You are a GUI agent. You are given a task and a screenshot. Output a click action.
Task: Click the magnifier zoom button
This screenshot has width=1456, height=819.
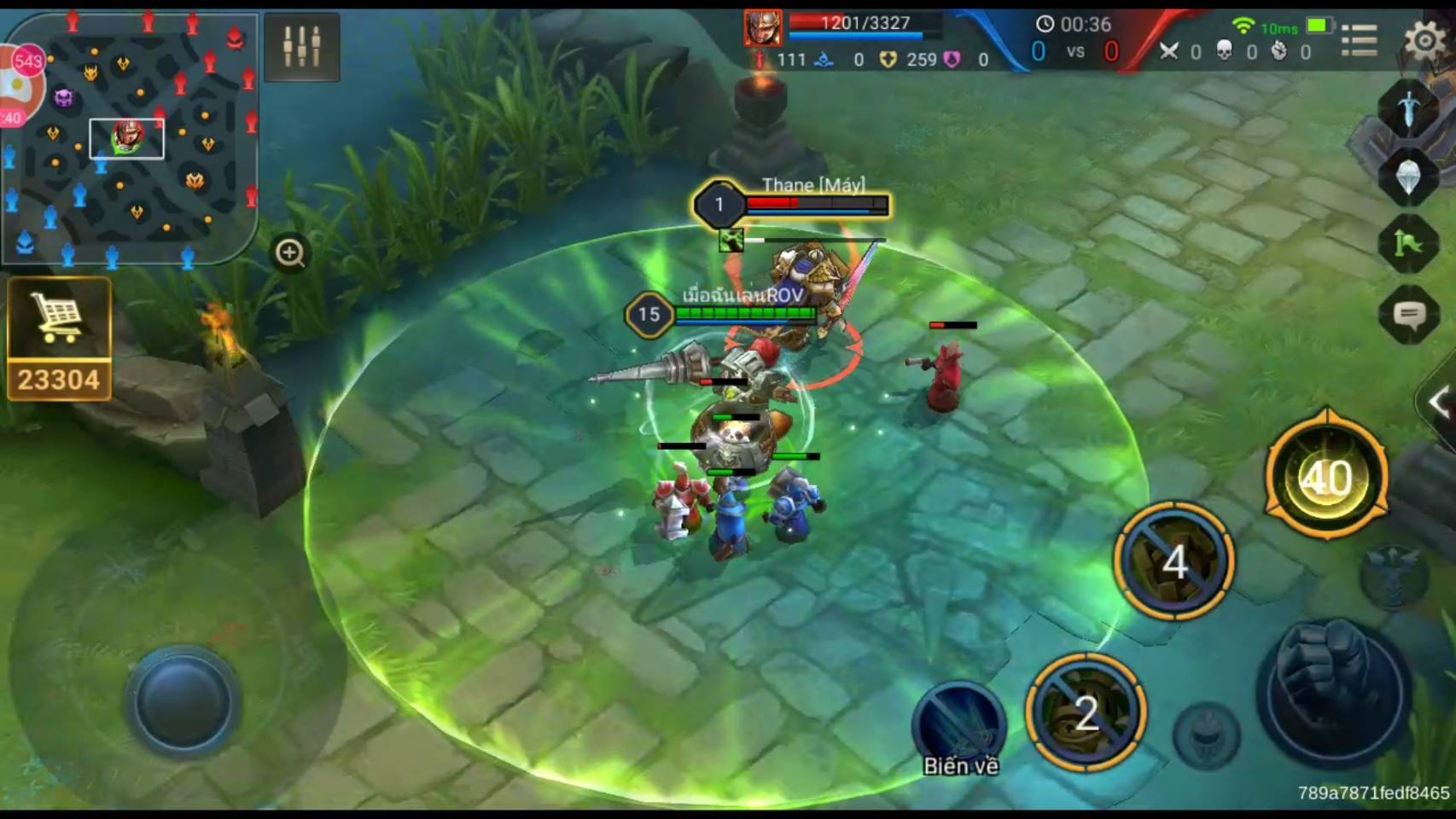(290, 253)
